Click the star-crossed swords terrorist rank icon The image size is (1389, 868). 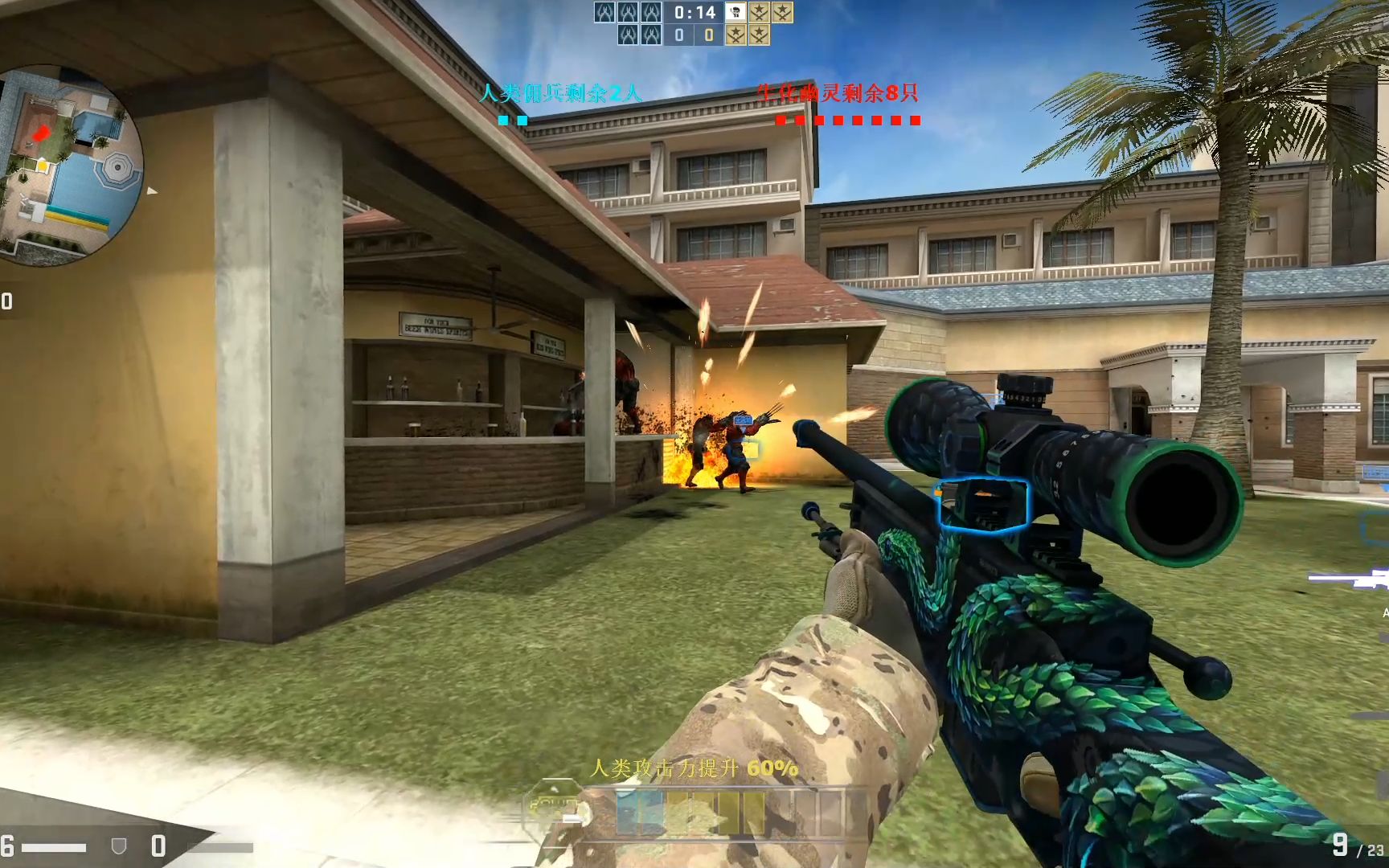(760, 12)
